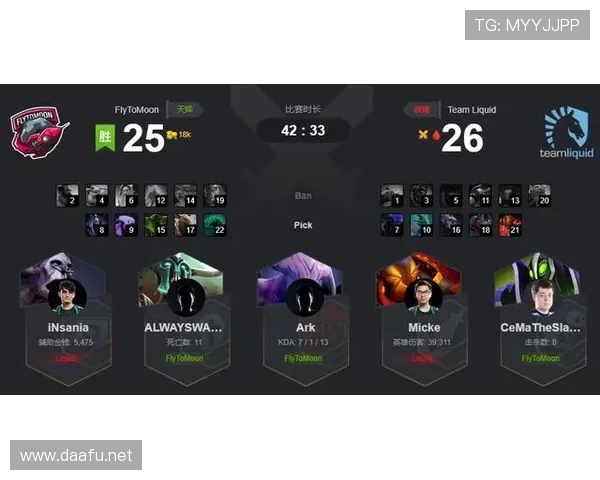Click the FlyToMoon team name

click(x=136, y=110)
